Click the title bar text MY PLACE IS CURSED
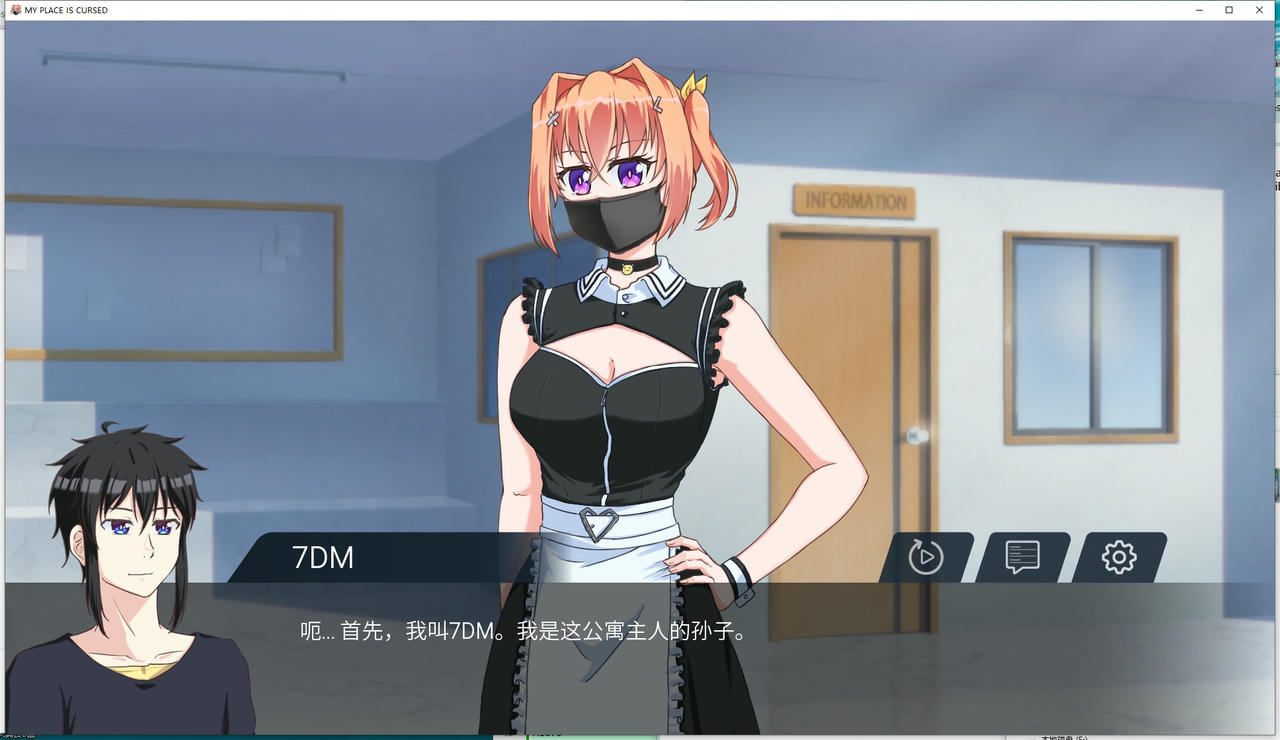The width and height of the screenshot is (1280, 740). point(65,10)
